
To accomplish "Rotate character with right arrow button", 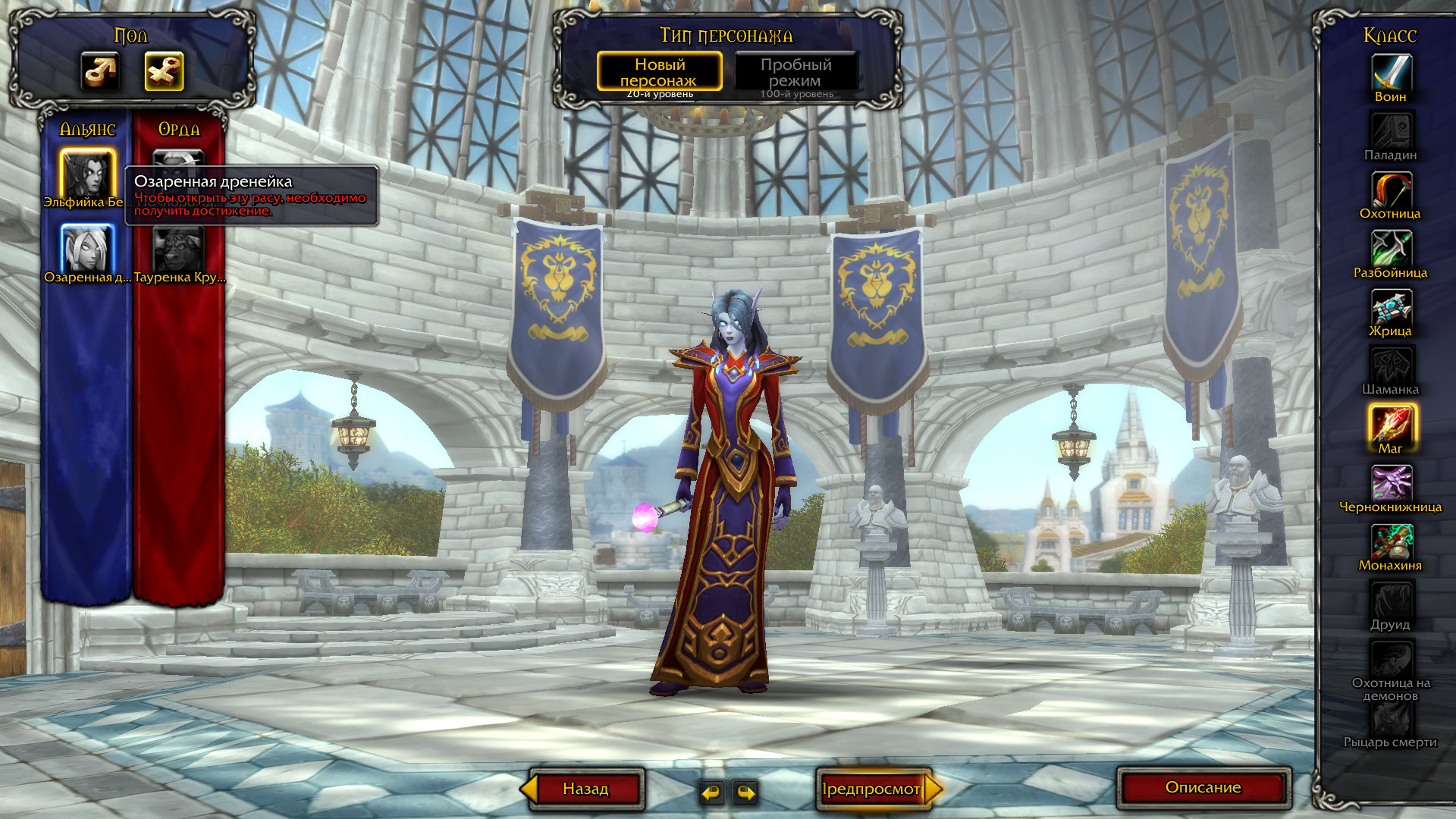I will (x=746, y=792).
